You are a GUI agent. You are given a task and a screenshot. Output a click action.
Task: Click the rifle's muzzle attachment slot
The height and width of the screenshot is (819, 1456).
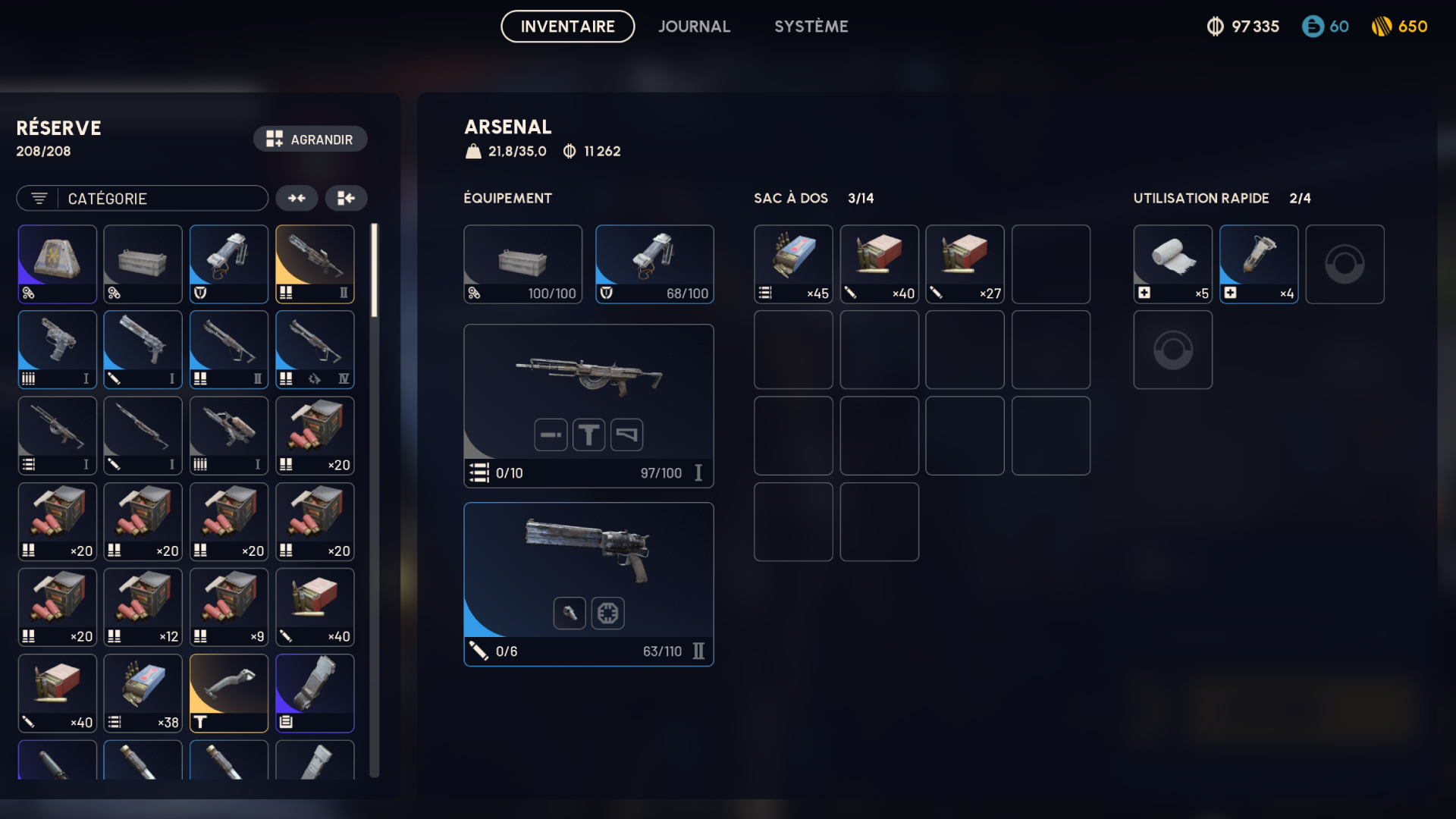pos(551,435)
